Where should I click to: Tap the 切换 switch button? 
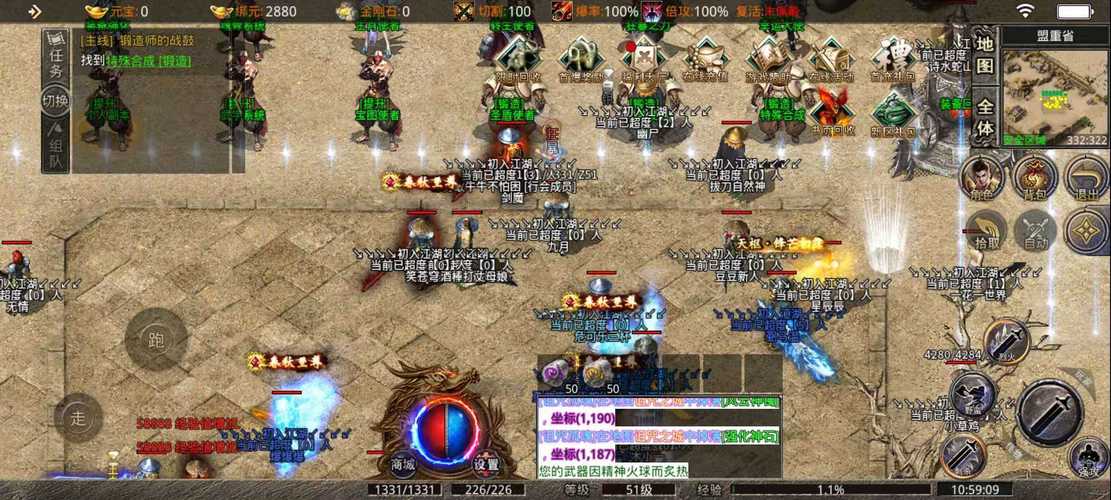(56, 100)
